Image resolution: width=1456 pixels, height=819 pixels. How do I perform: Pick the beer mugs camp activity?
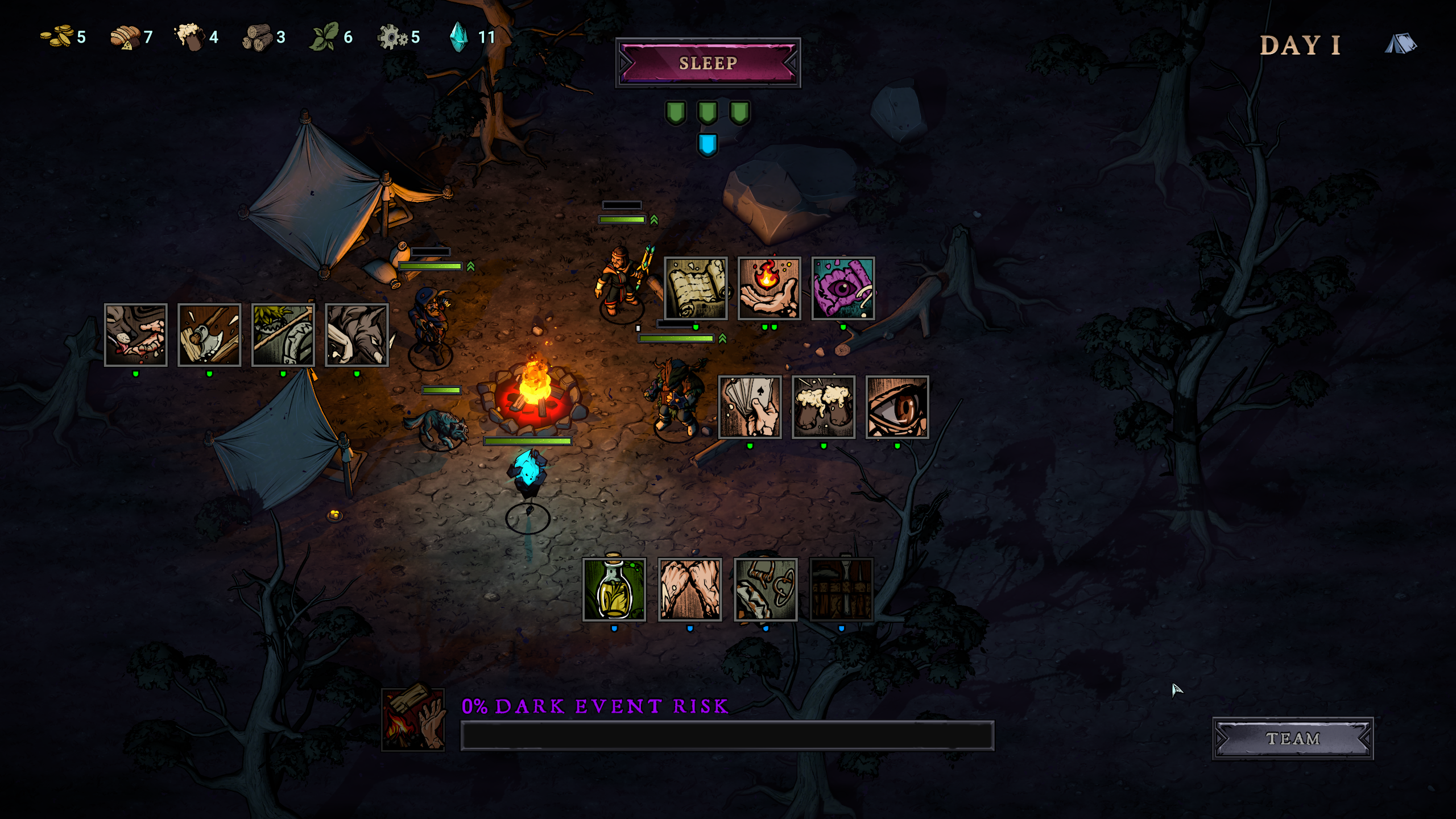[x=824, y=407]
